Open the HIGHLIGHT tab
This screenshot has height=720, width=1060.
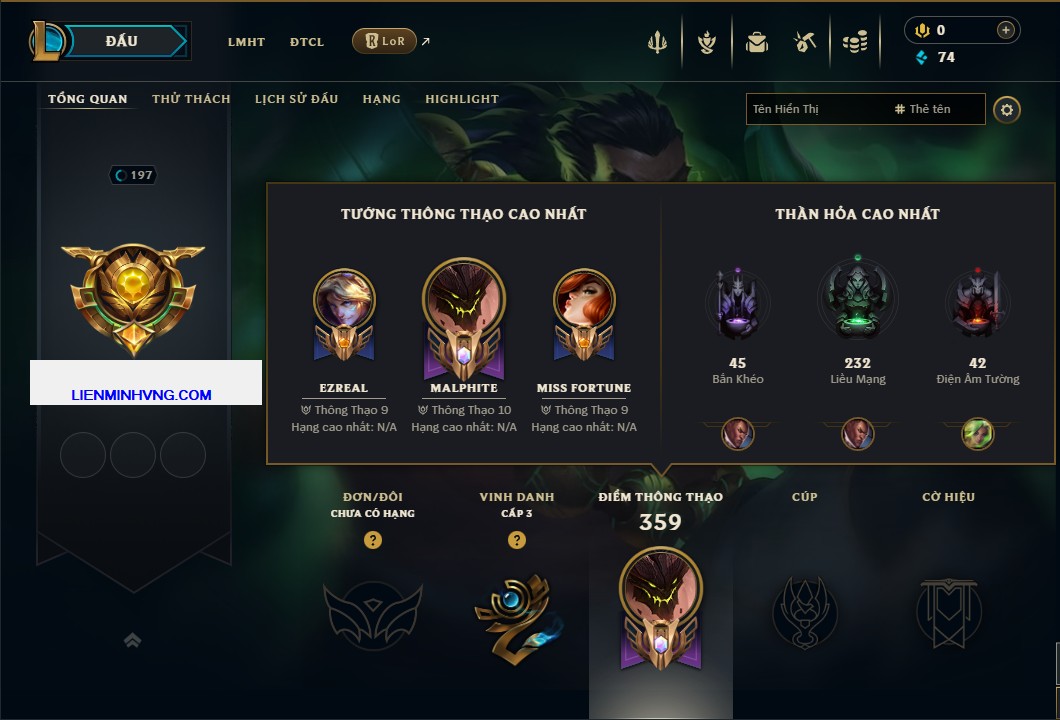(x=462, y=99)
